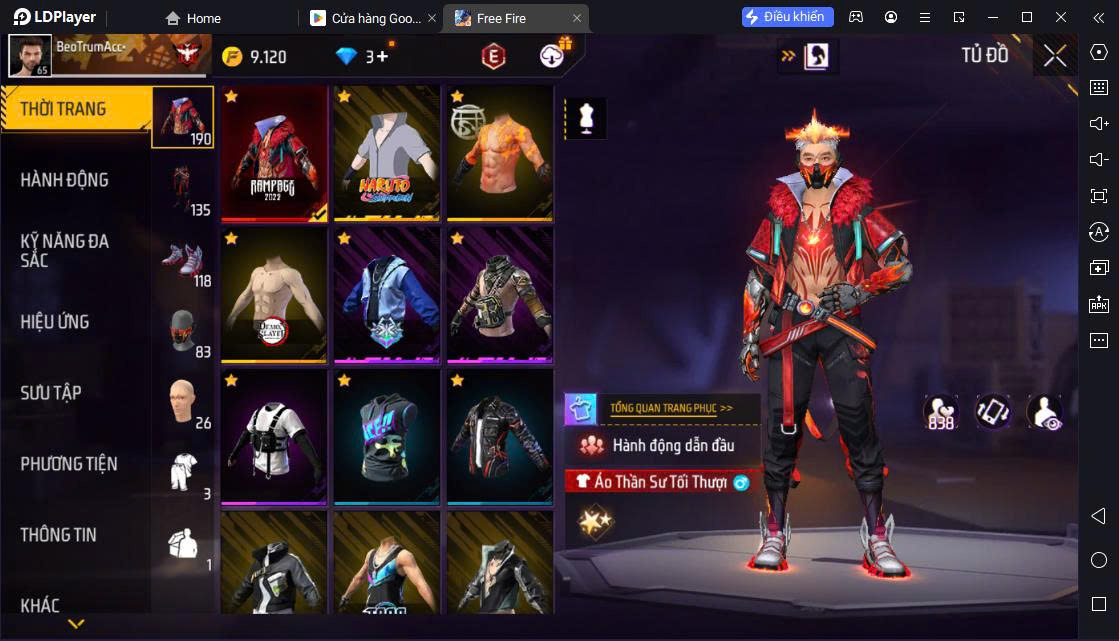The image size is (1119, 641).
Task: Choose the Phương Tiện category
Action: [x=69, y=464]
